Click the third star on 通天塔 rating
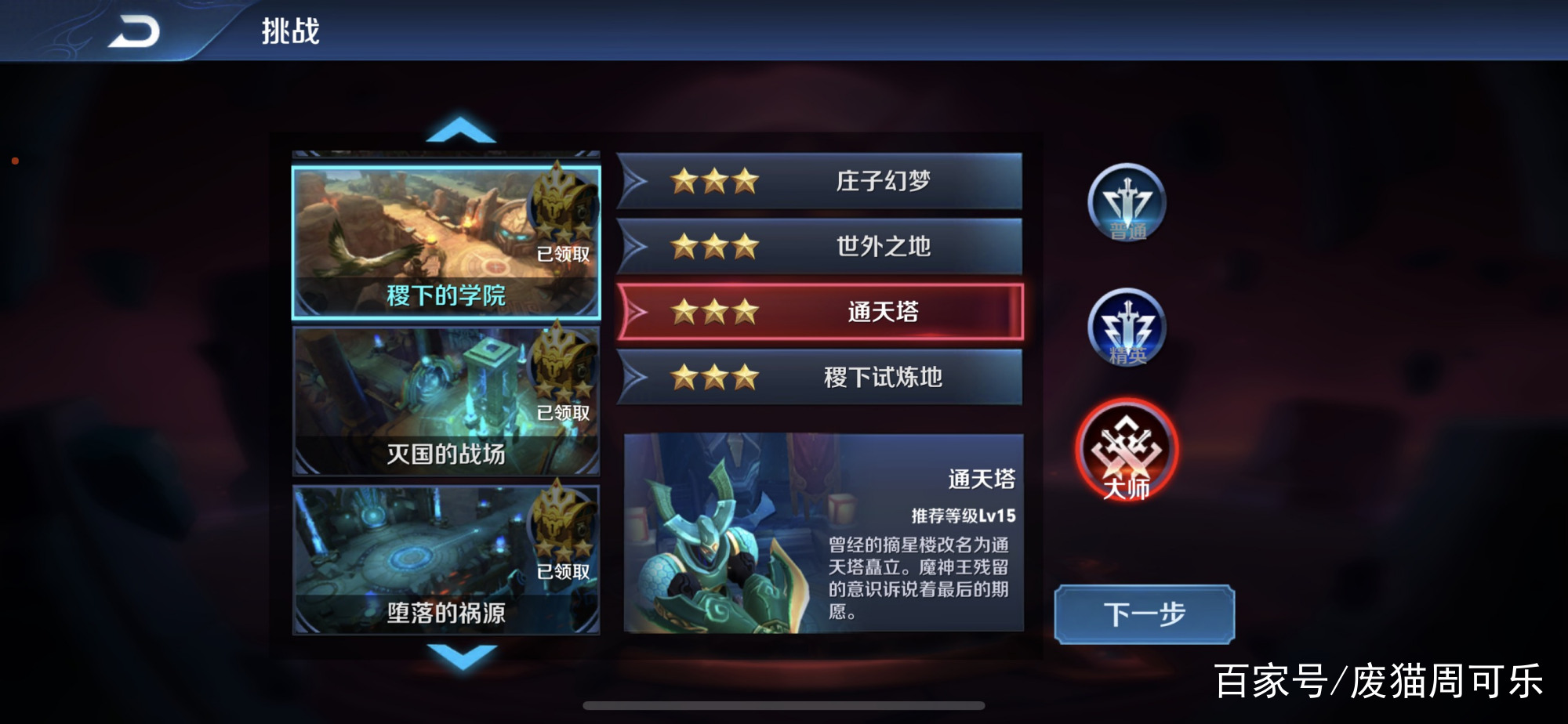This screenshot has width=1568, height=724. pos(746,312)
